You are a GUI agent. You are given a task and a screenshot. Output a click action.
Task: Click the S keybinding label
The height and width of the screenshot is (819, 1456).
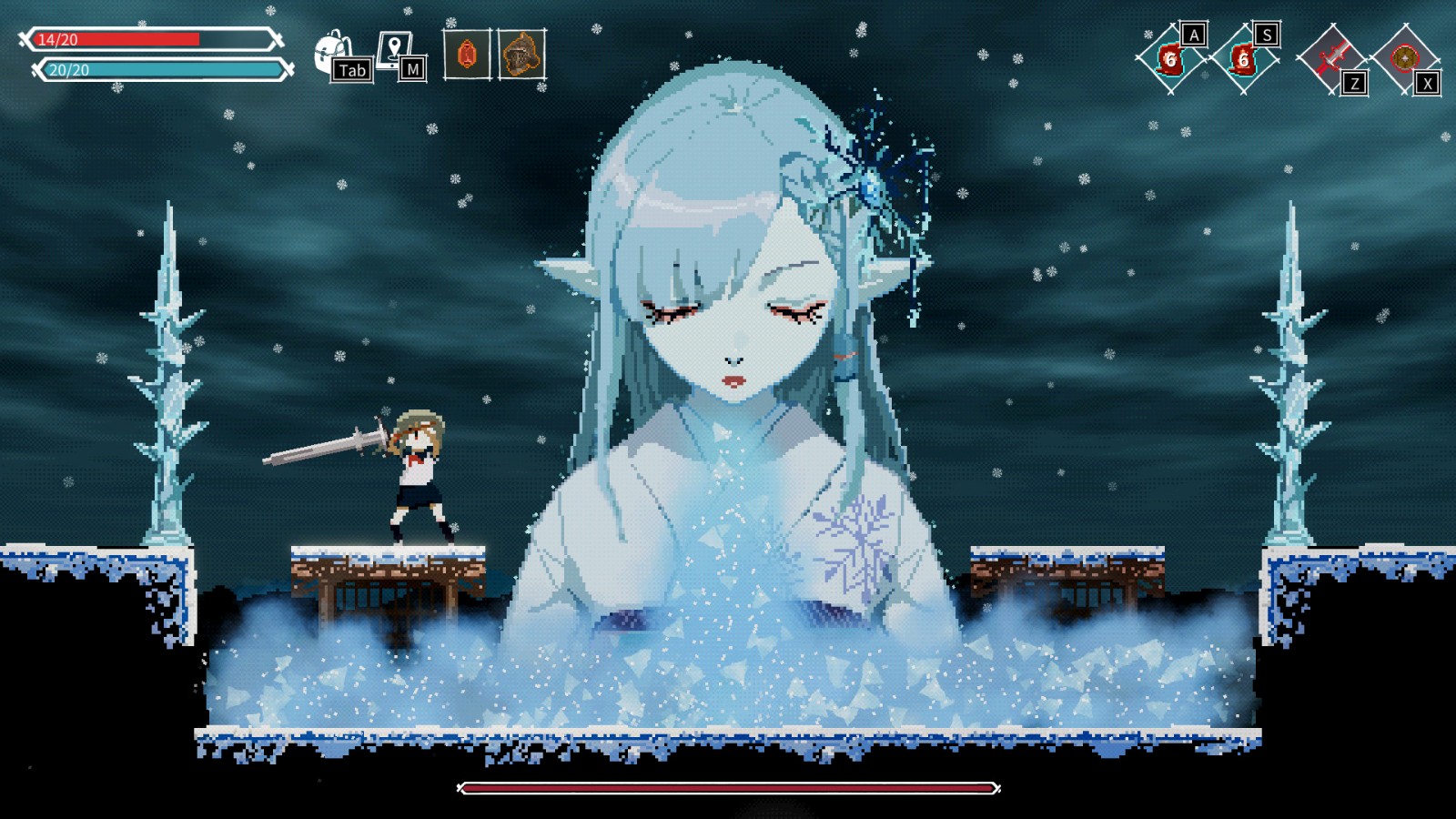coord(1268,35)
